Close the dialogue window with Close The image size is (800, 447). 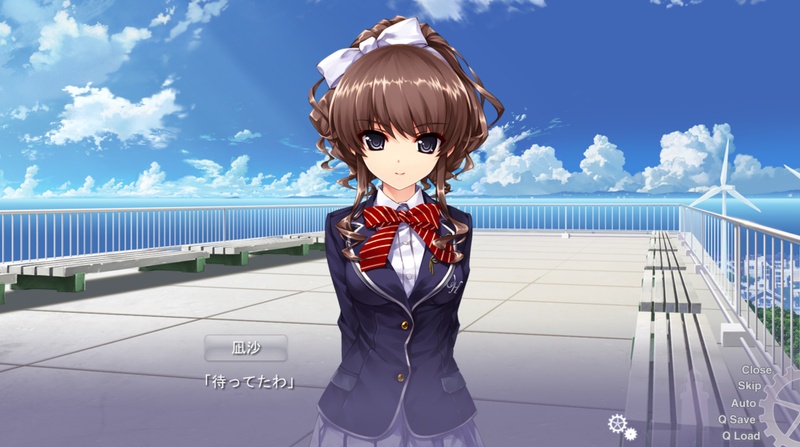click(x=755, y=370)
